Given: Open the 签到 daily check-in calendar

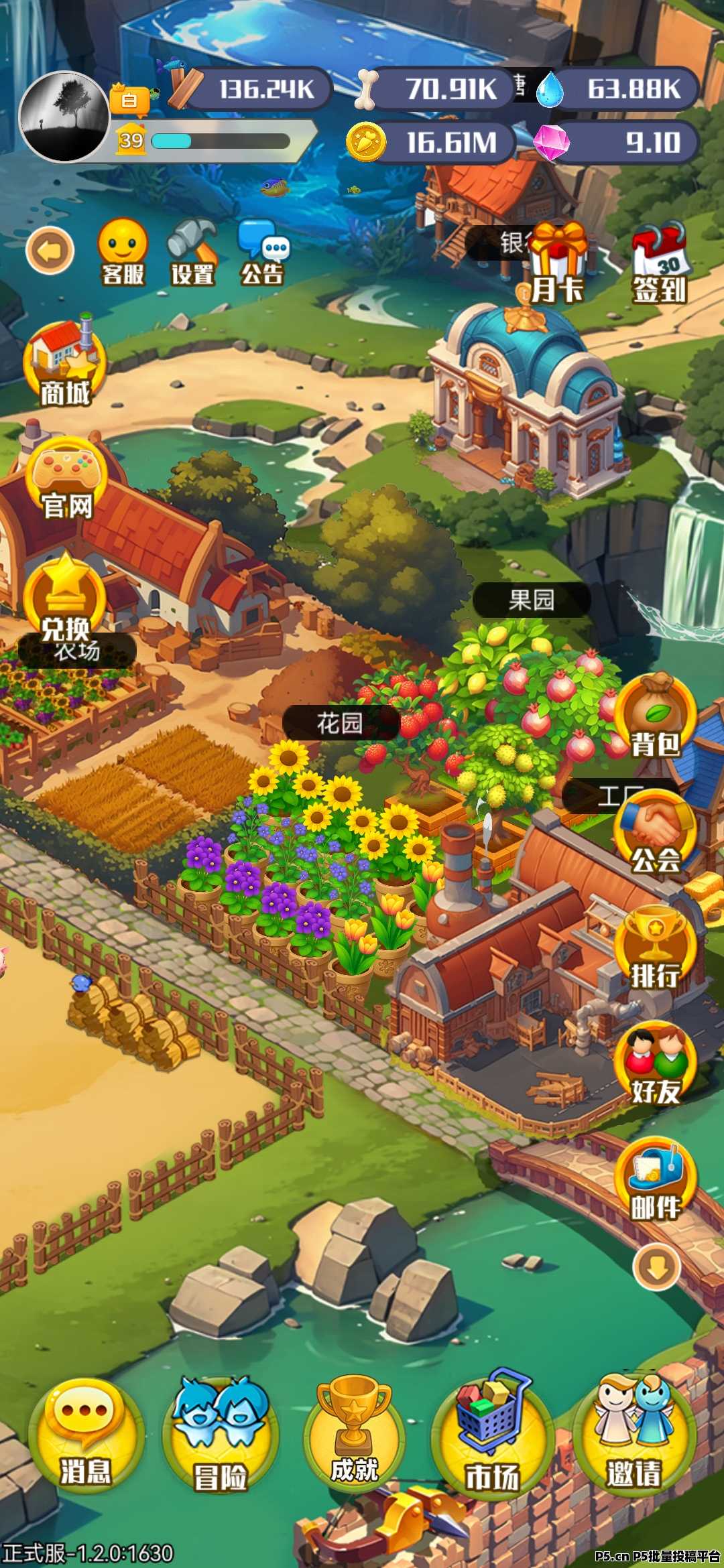Looking at the screenshot, I should point(660,263).
